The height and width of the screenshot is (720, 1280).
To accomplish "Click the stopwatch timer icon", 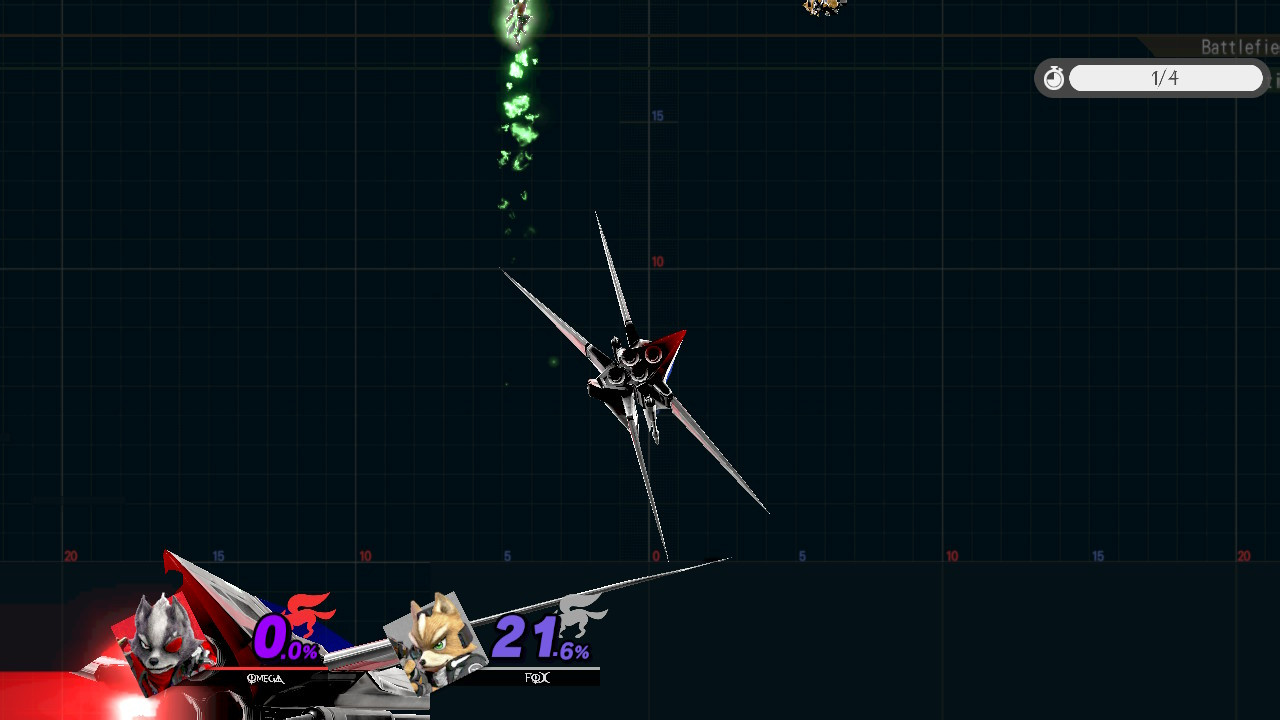I will pos(1053,77).
